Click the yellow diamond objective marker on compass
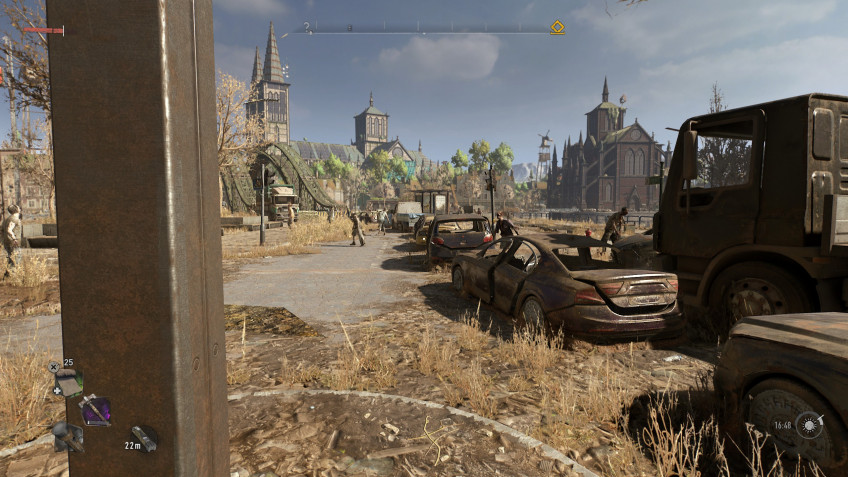The width and height of the screenshot is (848, 477). tap(557, 27)
